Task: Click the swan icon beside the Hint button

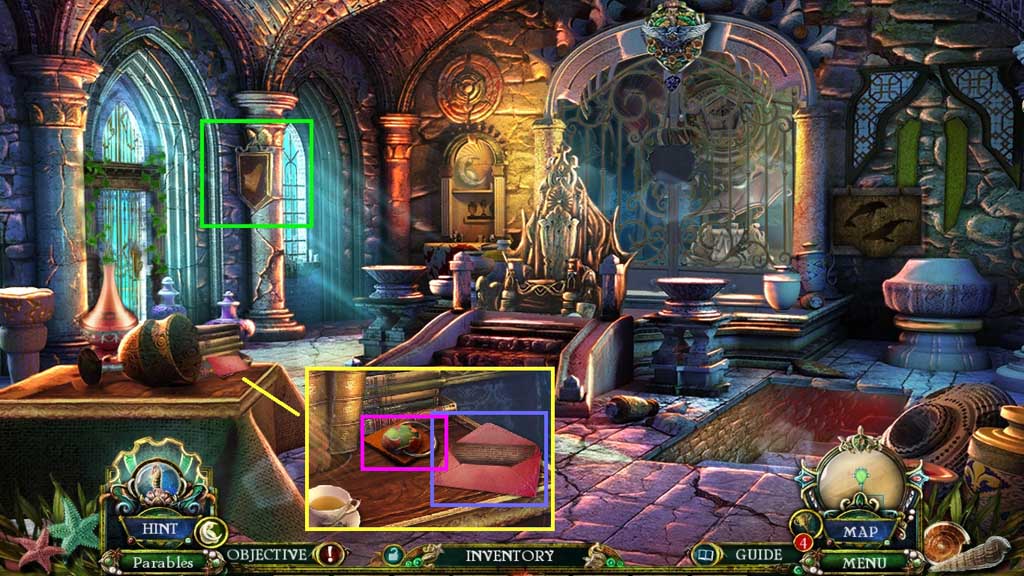Action: 209,531
